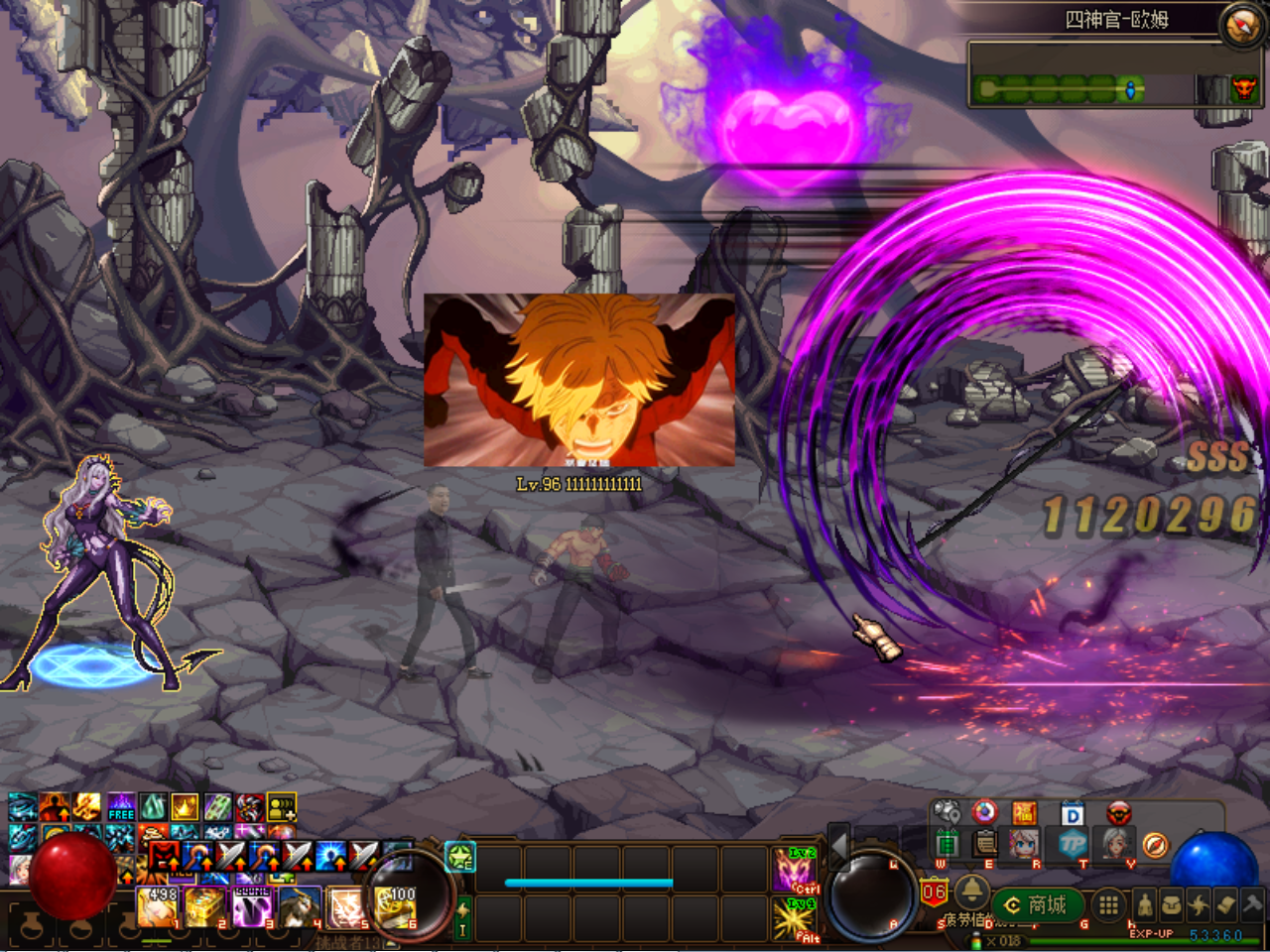Open the bell notification button
Screen dimensions: 1270x952
[x=971, y=888]
